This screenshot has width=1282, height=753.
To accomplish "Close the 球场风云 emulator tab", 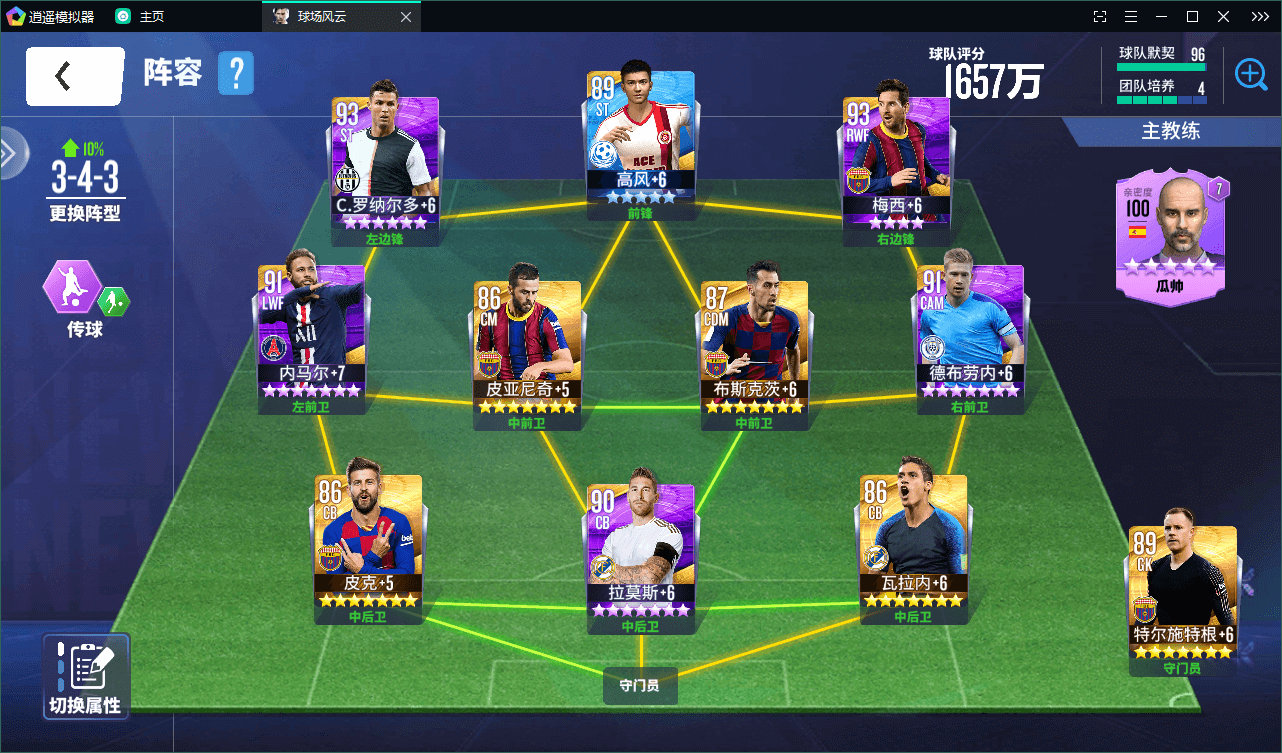I will pos(405,17).
